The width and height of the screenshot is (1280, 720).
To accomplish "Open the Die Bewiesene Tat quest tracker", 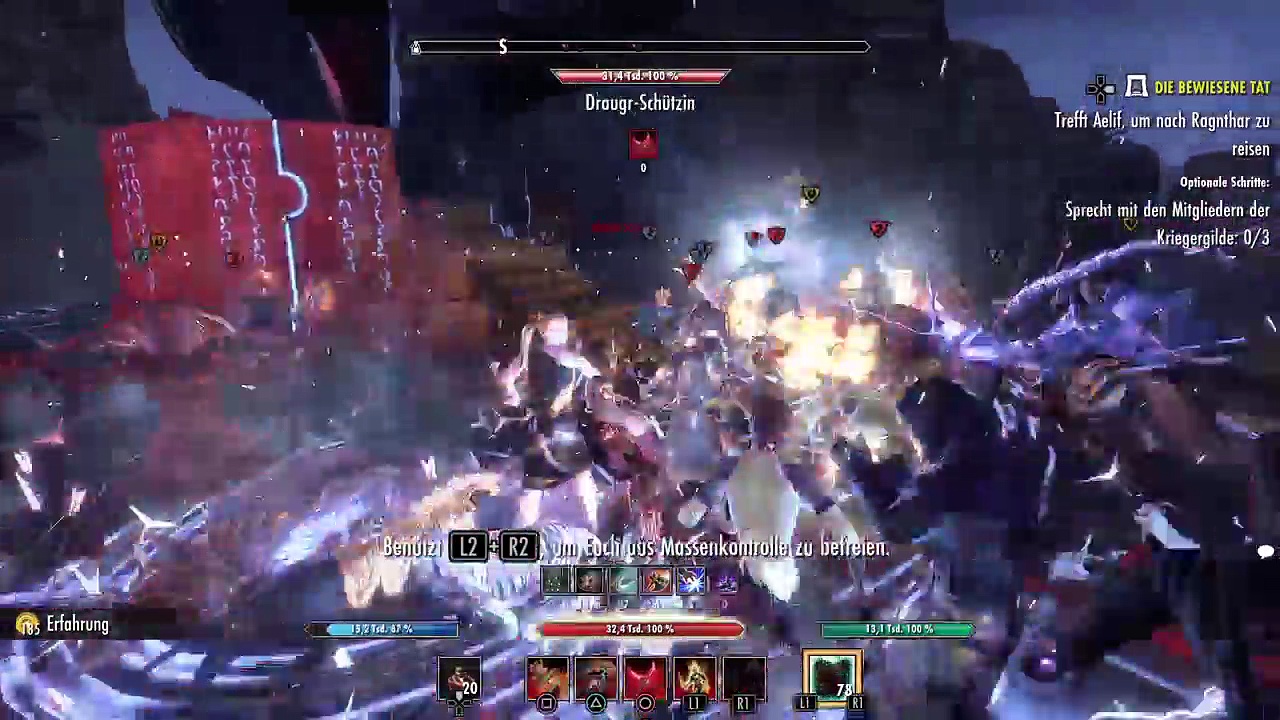I will click(1211, 88).
